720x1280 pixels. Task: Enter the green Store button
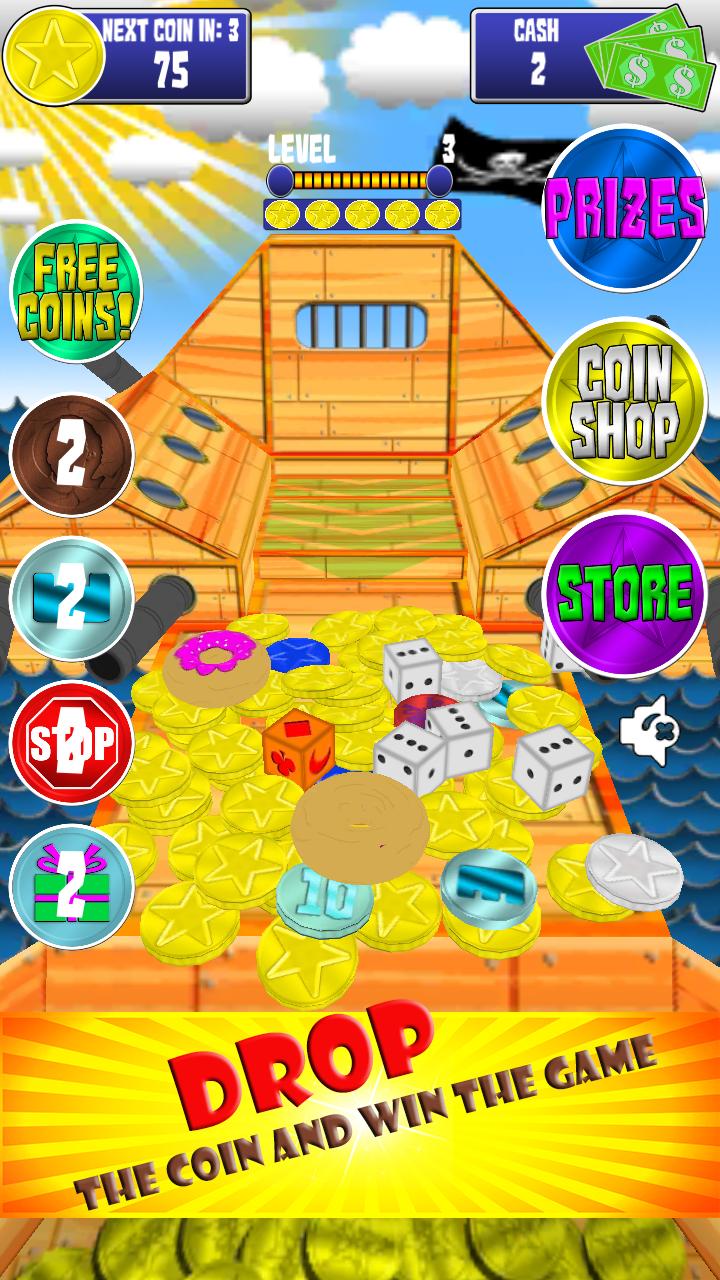point(624,594)
